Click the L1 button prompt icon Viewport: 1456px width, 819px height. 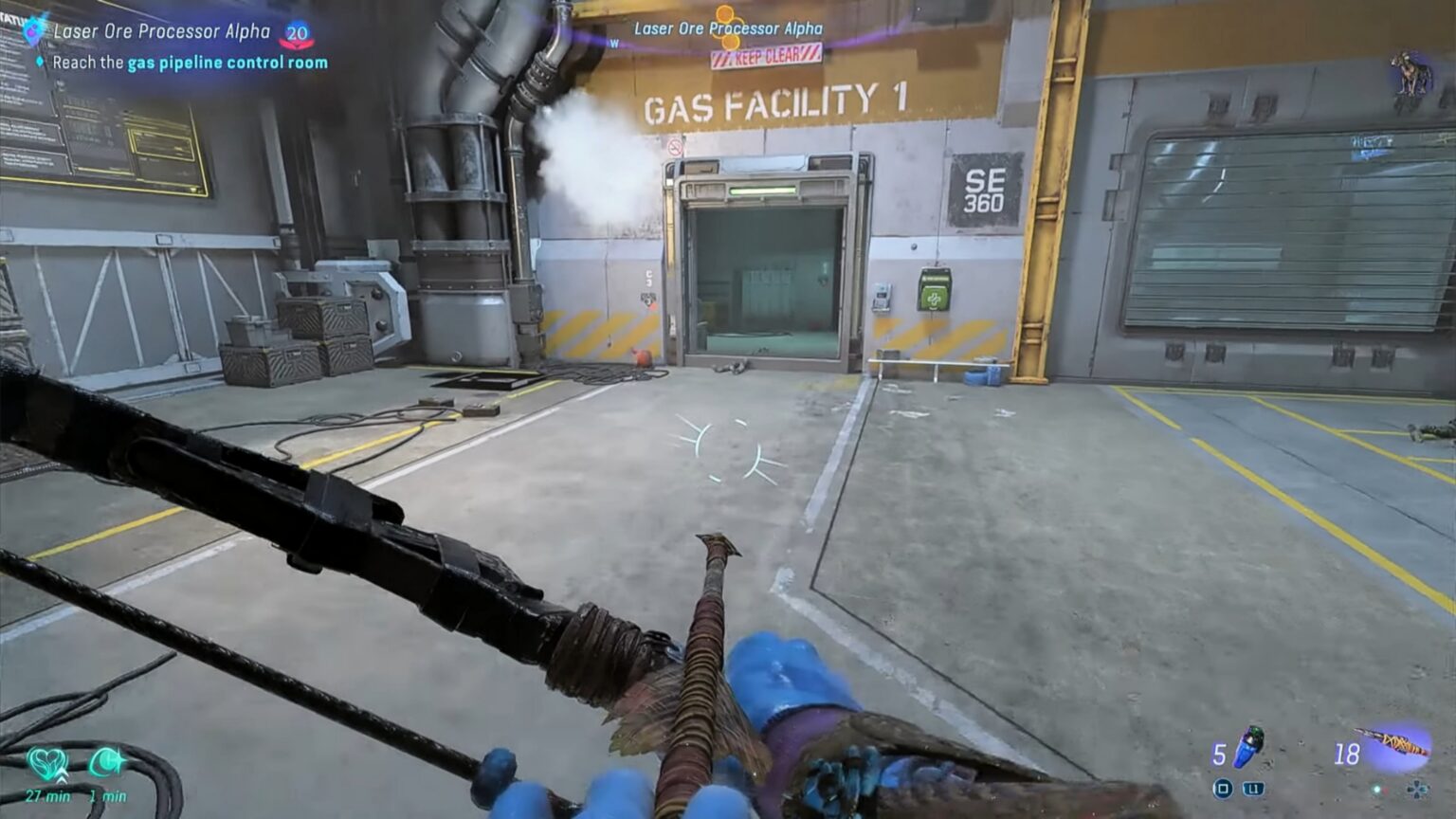(1253, 789)
